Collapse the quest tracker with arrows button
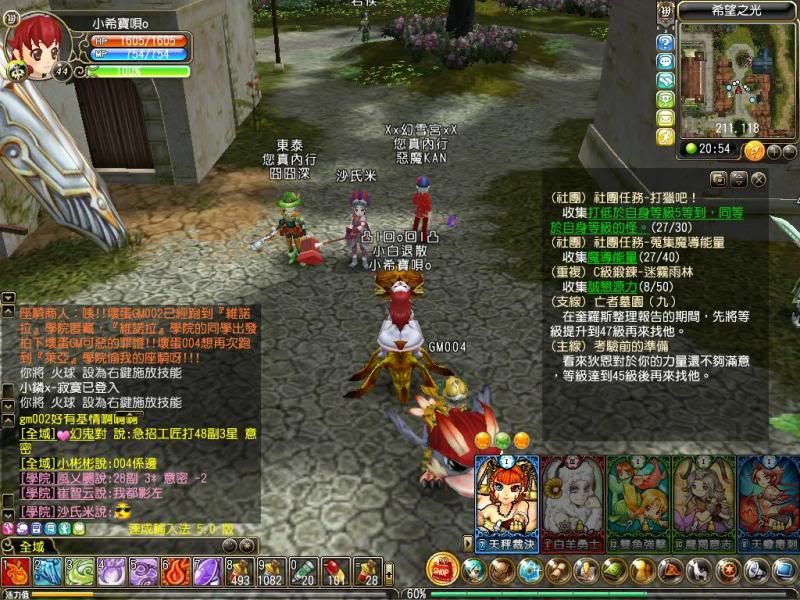 [x=739, y=179]
